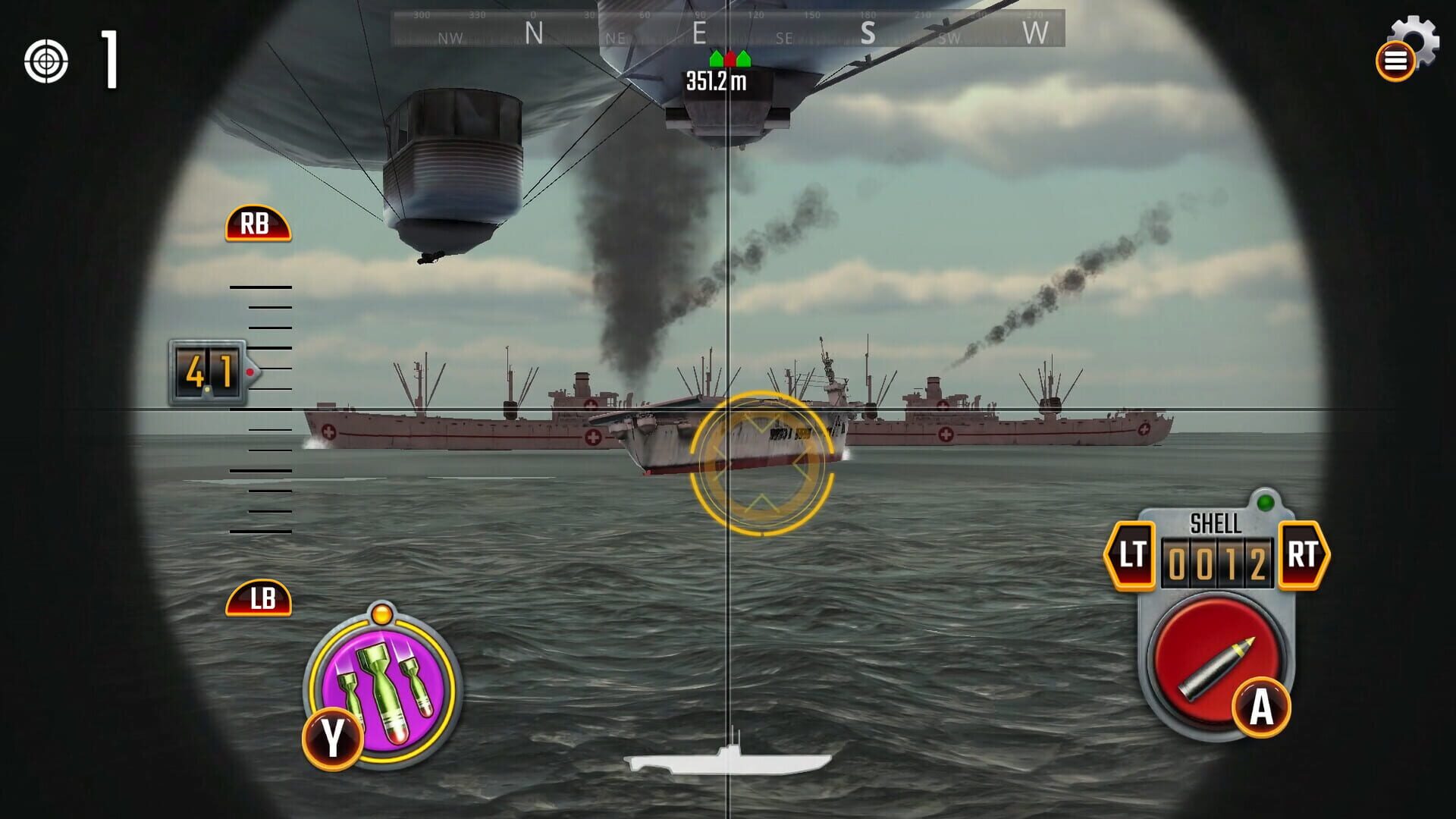This screenshot has width=1456, height=819.
Task: Click the menu list icon beside the gear
Action: 1396,61
